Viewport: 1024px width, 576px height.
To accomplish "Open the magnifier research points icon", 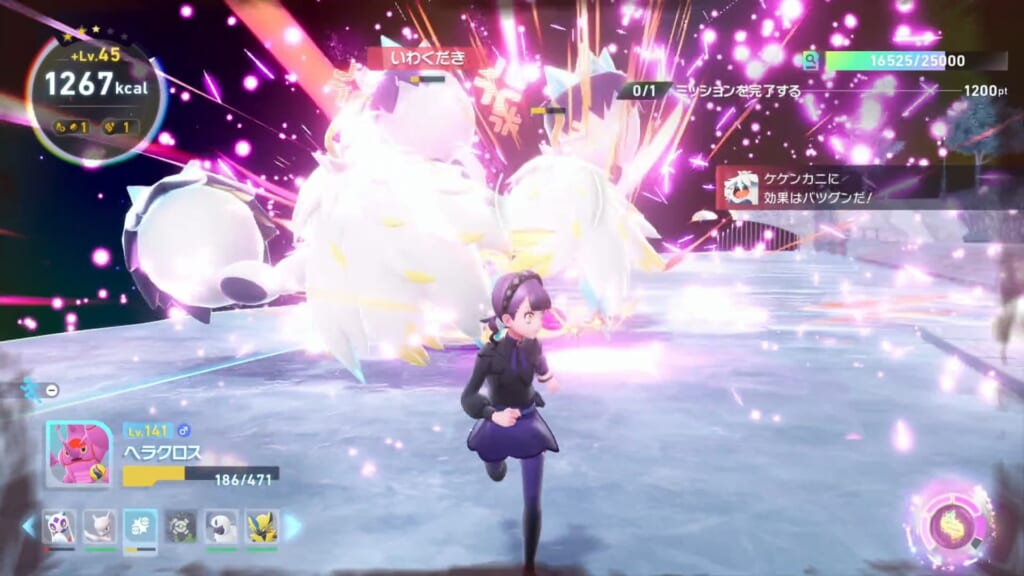I will [810, 61].
